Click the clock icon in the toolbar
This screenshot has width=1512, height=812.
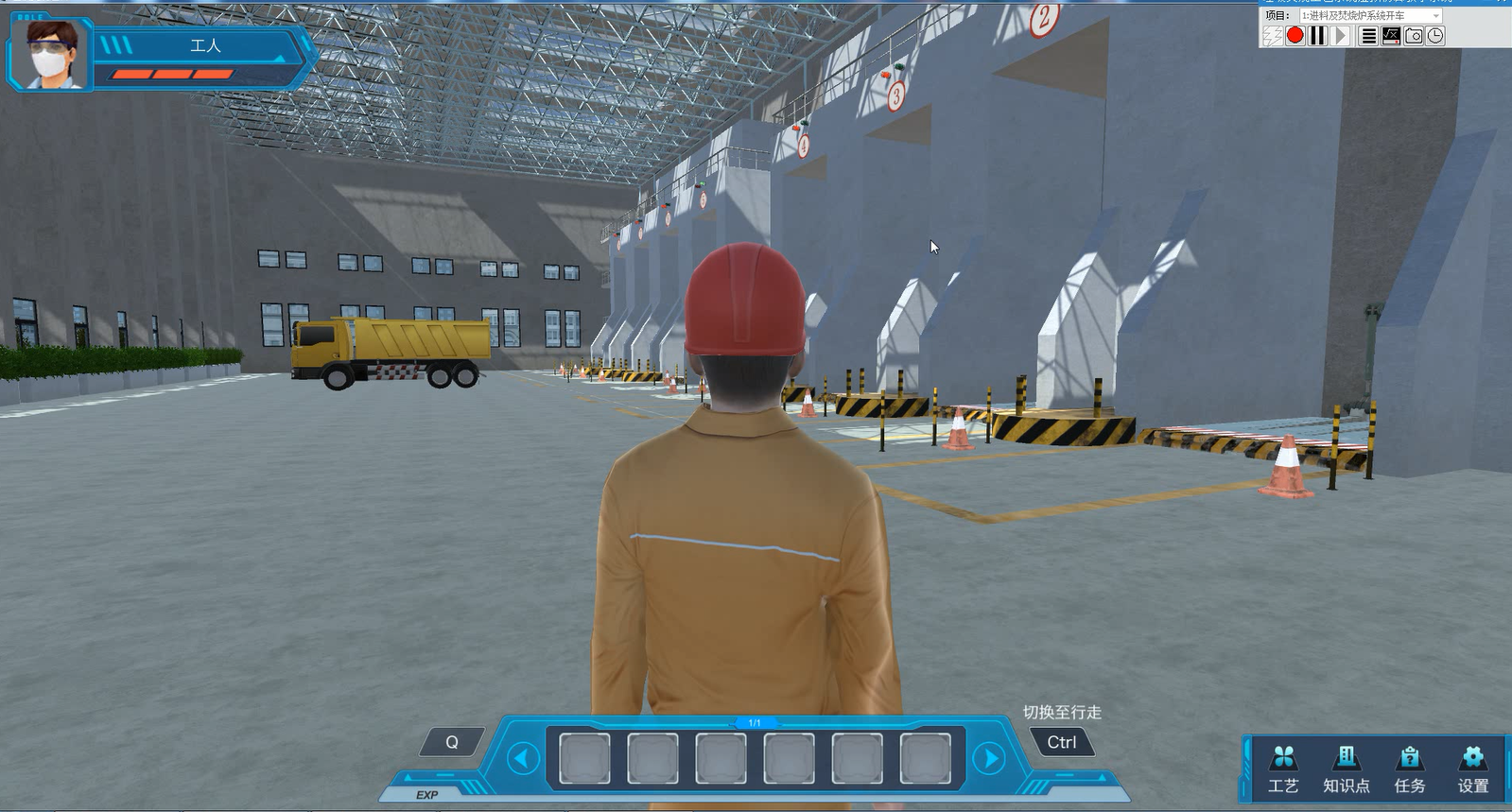tap(1435, 36)
